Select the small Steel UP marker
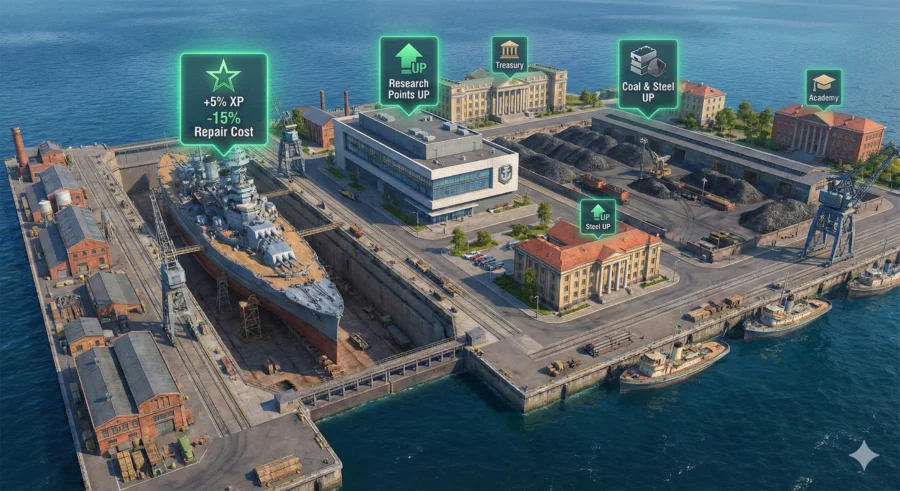 pyautogui.click(x=598, y=215)
